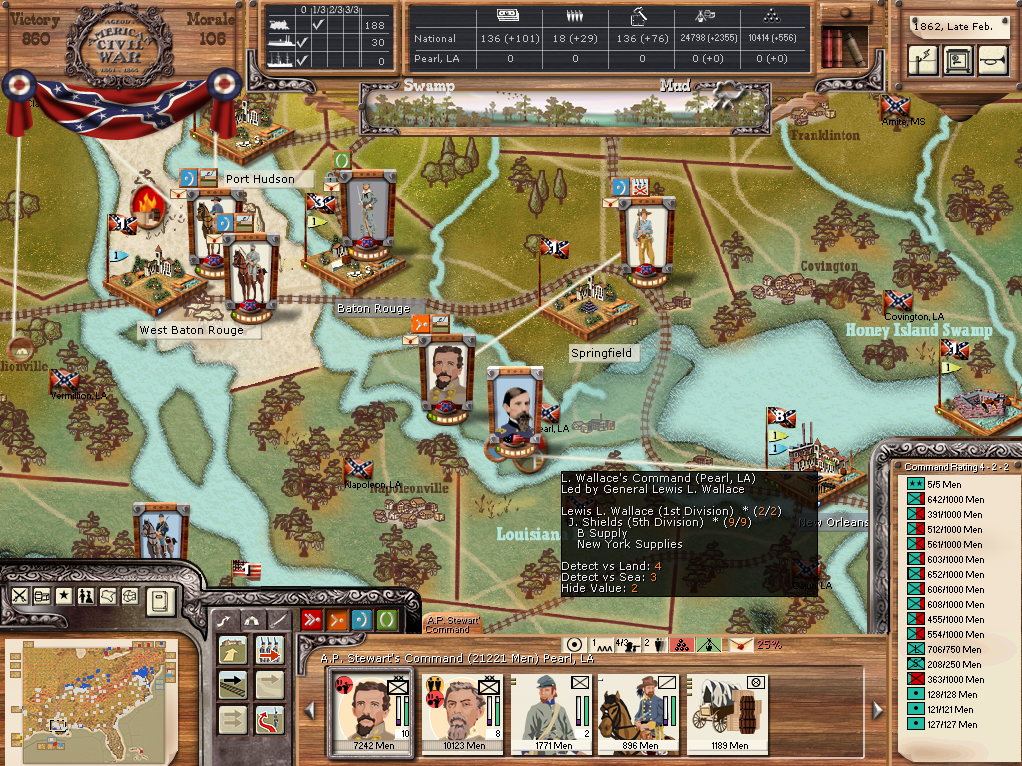Open the safe icon save menu
The width and height of the screenshot is (1022, 766).
click(x=957, y=61)
